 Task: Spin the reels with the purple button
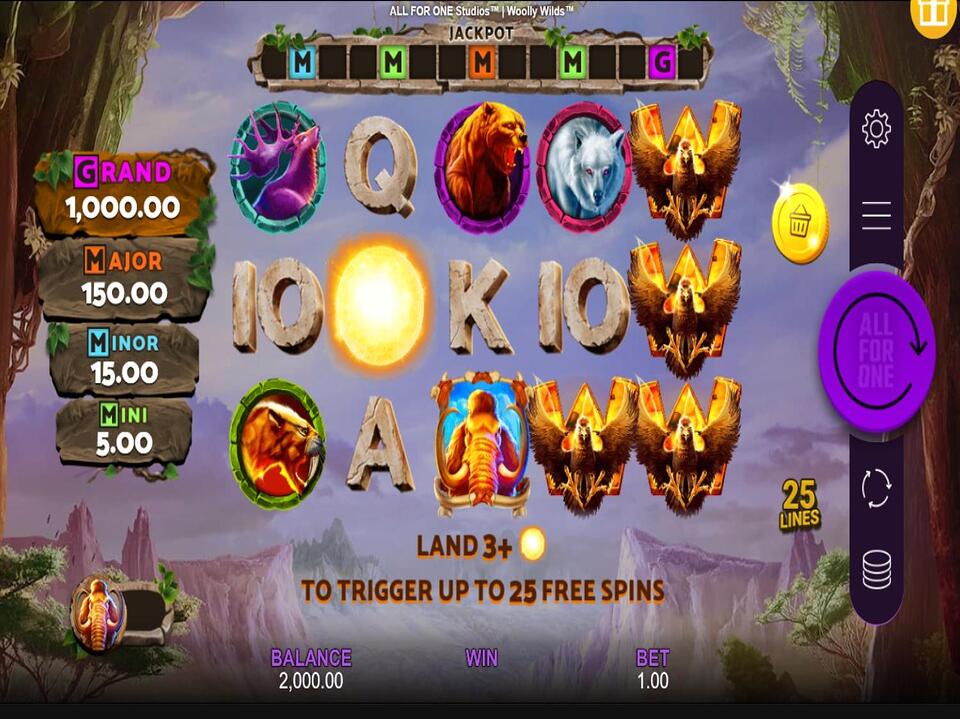point(877,350)
